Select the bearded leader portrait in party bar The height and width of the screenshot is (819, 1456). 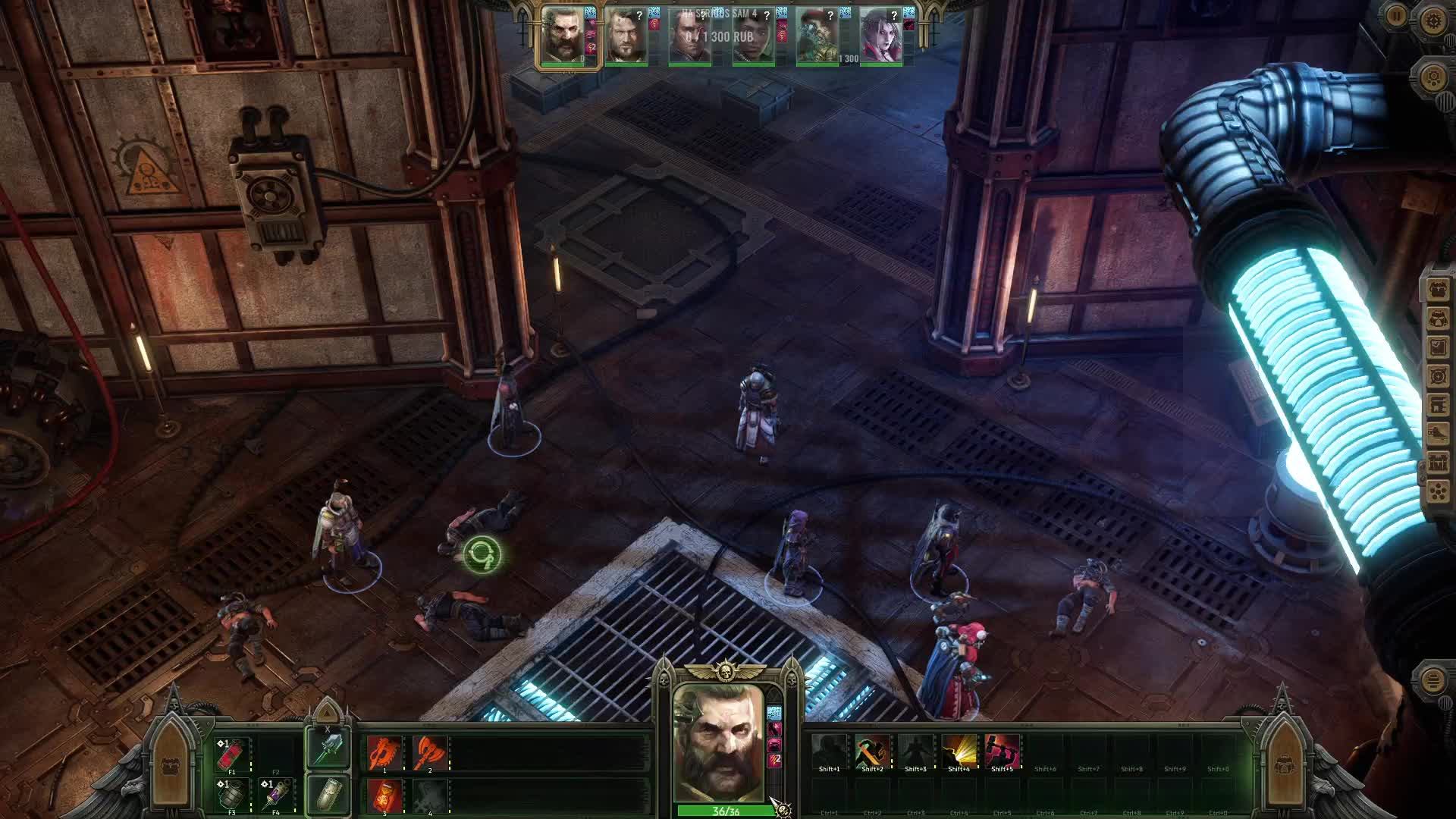tap(563, 36)
